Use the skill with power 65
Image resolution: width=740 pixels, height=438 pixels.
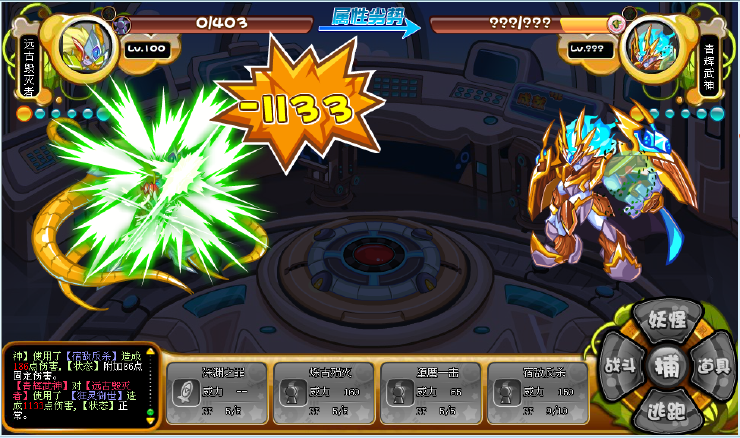coord(433,388)
